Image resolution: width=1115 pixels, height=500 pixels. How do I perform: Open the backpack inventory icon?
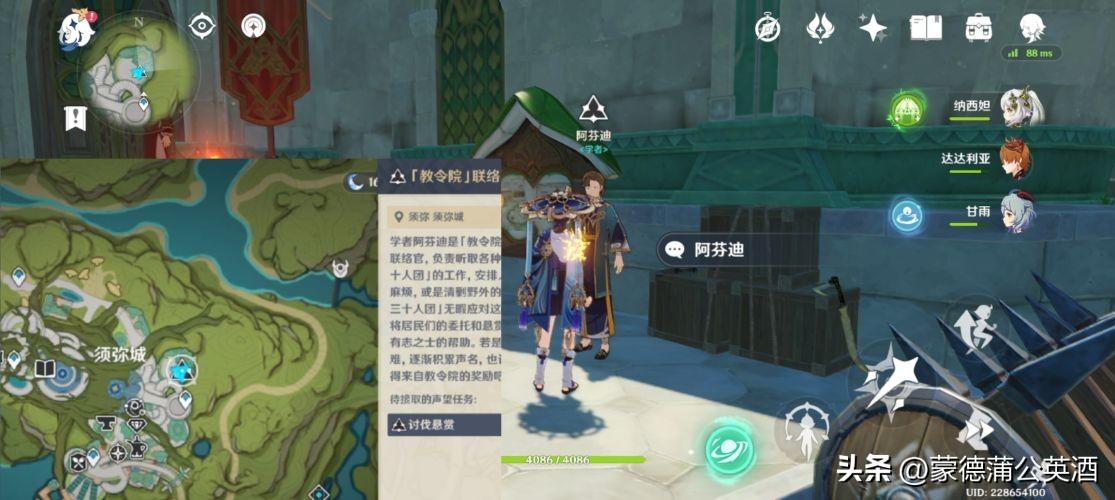pos(979,27)
